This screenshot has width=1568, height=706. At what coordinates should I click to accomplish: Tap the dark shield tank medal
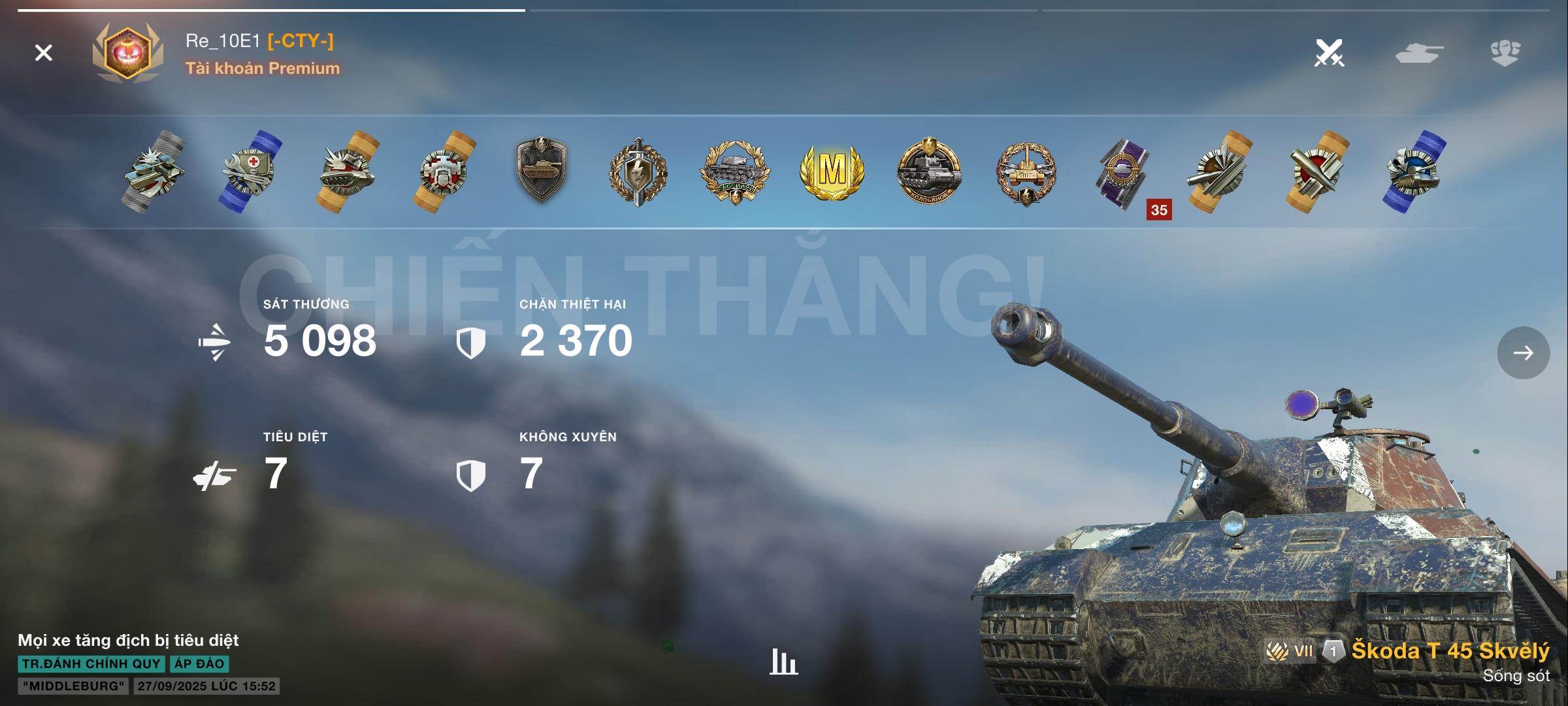click(x=541, y=170)
